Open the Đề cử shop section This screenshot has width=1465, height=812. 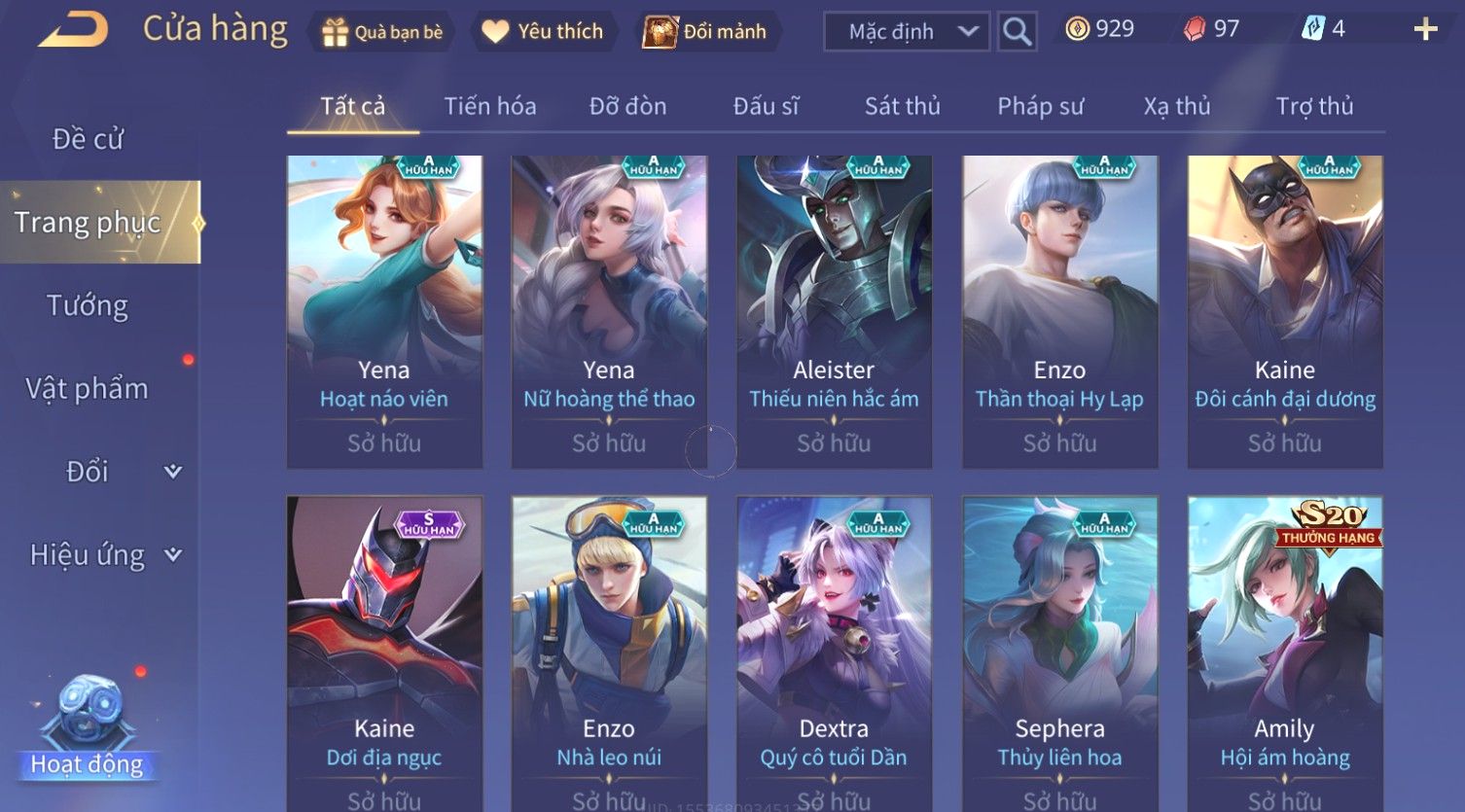click(x=88, y=139)
